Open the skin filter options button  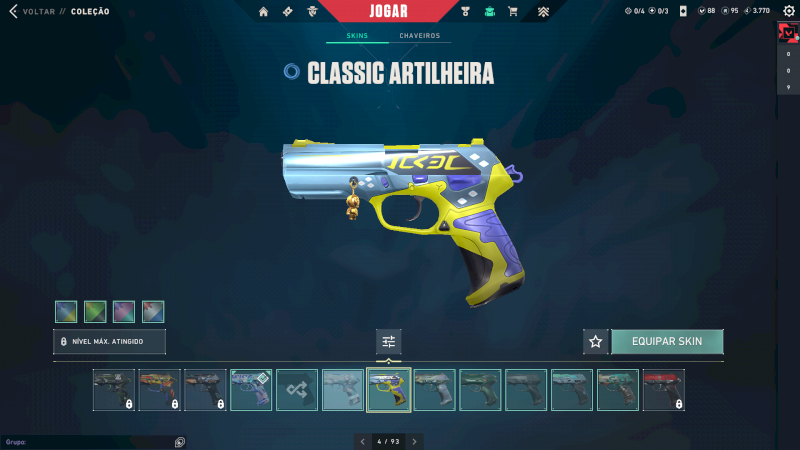click(389, 342)
